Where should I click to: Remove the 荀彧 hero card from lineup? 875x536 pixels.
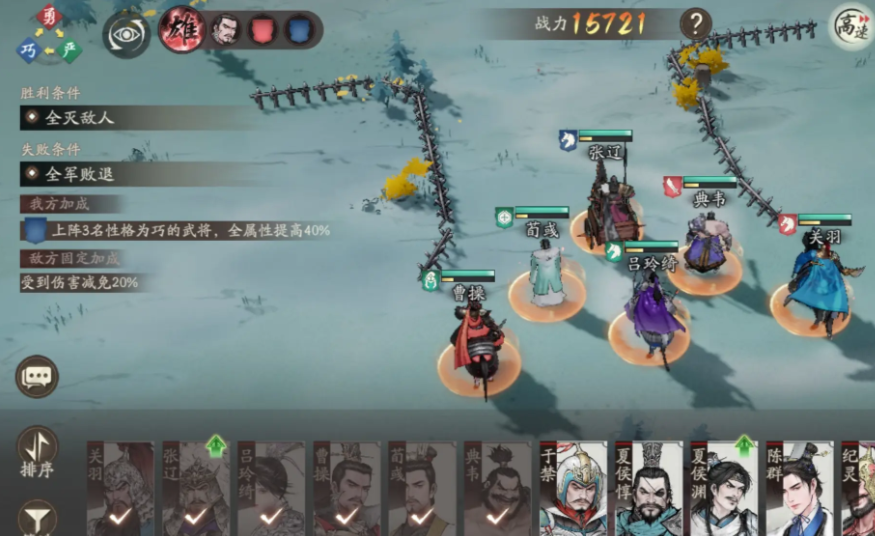coord(422,489)
